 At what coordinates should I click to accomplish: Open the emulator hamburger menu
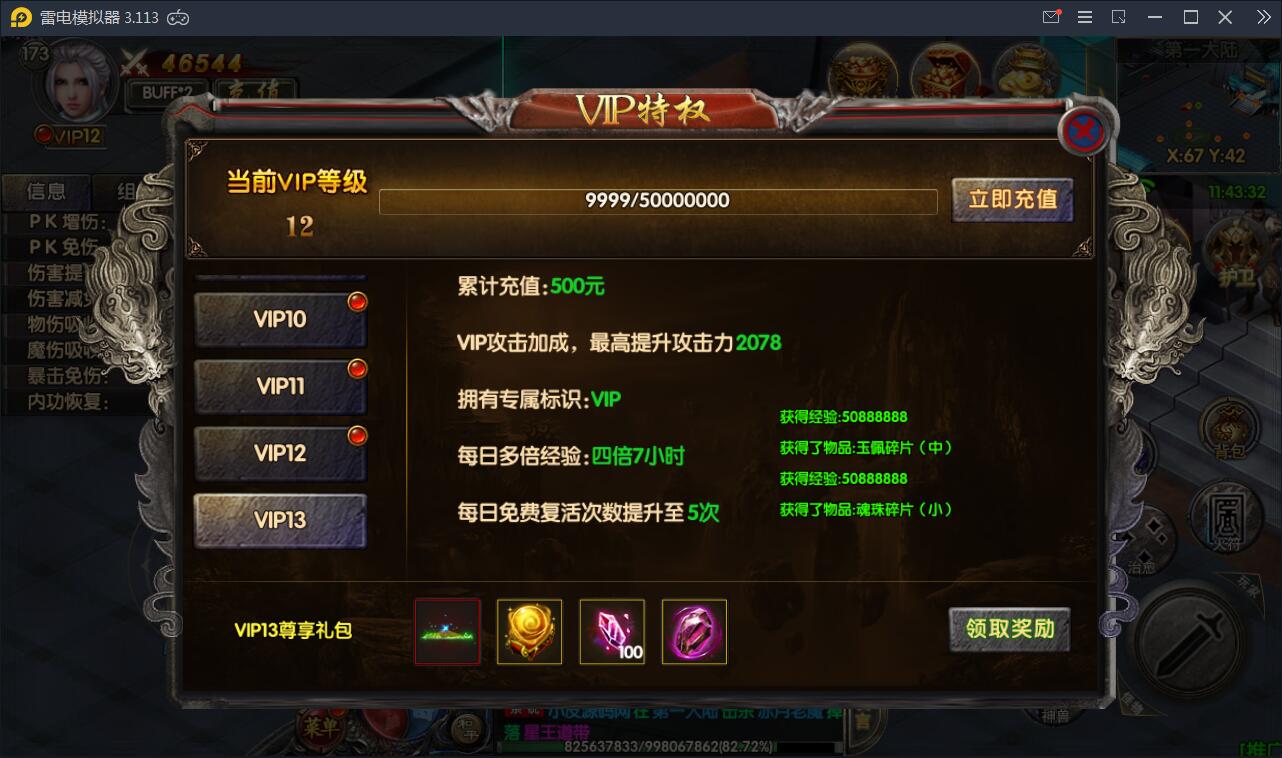pos(1084,17)
